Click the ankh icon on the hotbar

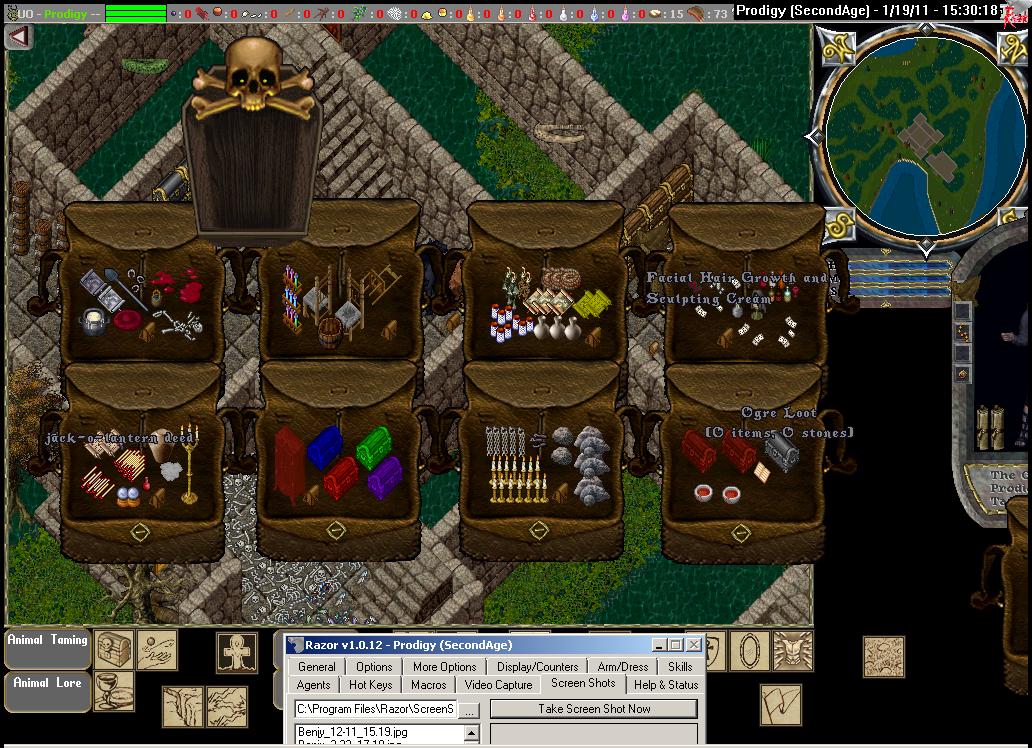click(x=237, y=652)
